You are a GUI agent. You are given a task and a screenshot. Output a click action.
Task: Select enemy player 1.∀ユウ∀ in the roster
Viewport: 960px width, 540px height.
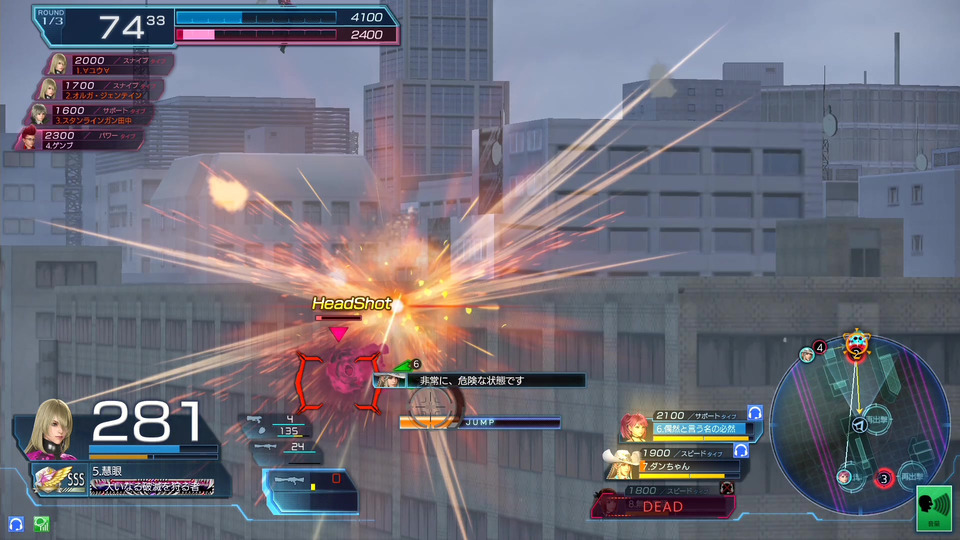click(x=107, y=64)
